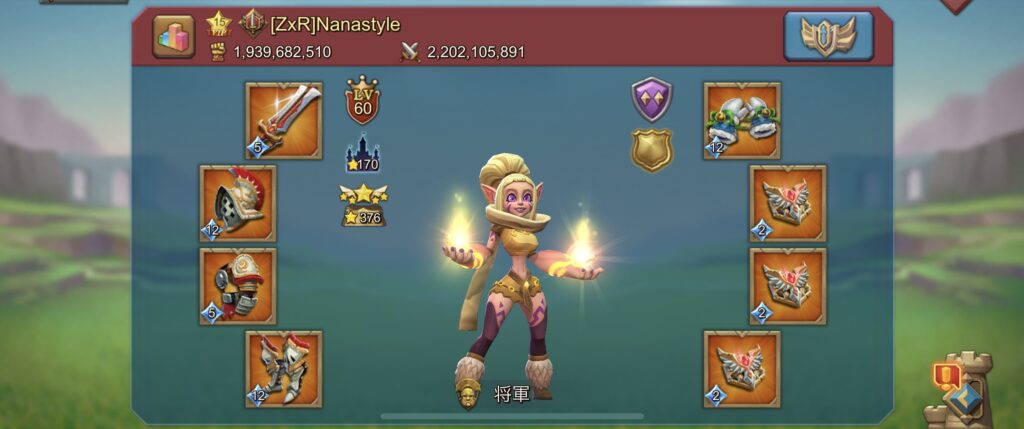Viewport: 1024px width, 429px height.
Task: Choose the winged boots equipment slot
Action: click(284, 369)
